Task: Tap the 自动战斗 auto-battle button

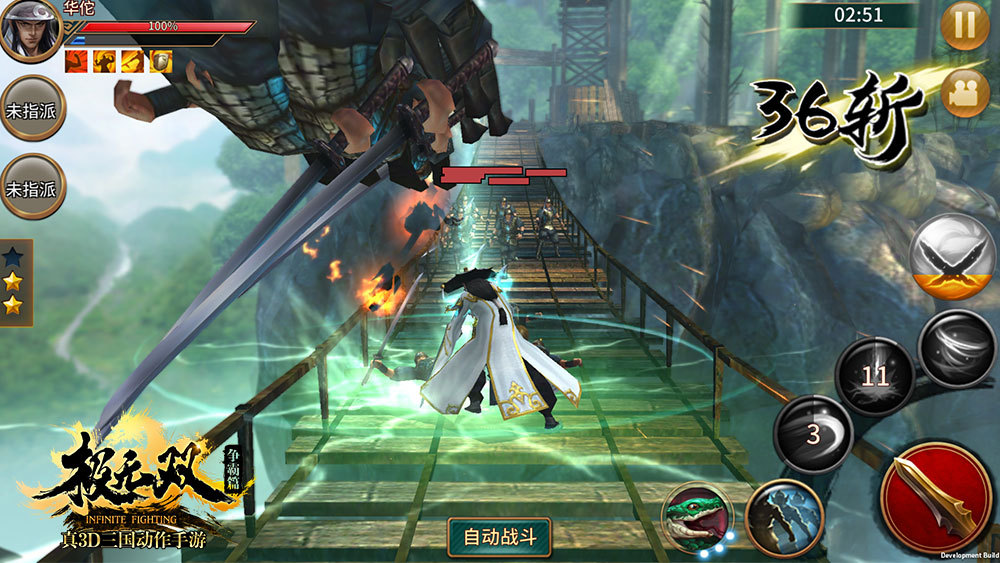Action: 500,537
